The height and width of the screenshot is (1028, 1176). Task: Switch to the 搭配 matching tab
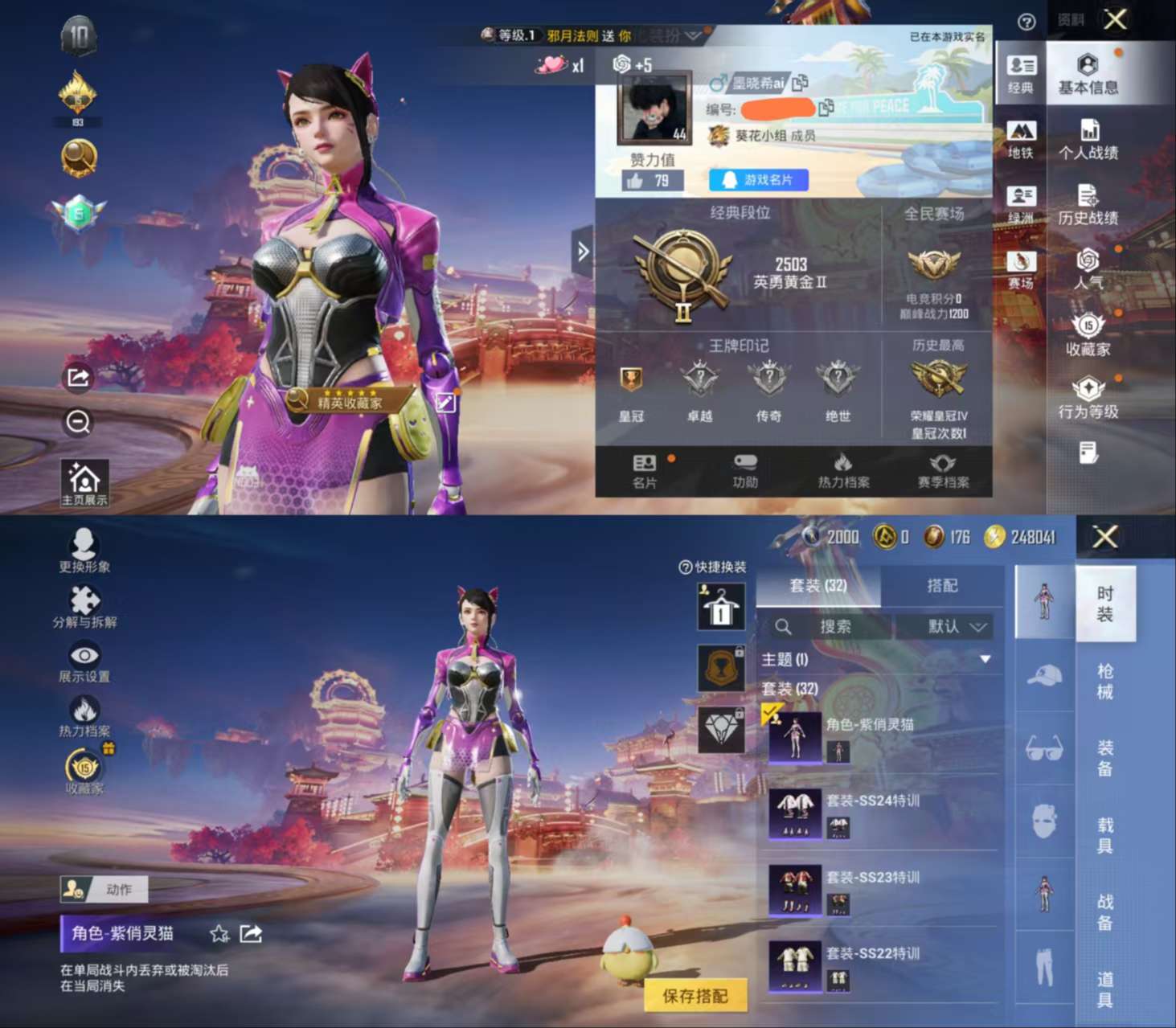pos(942,586)
